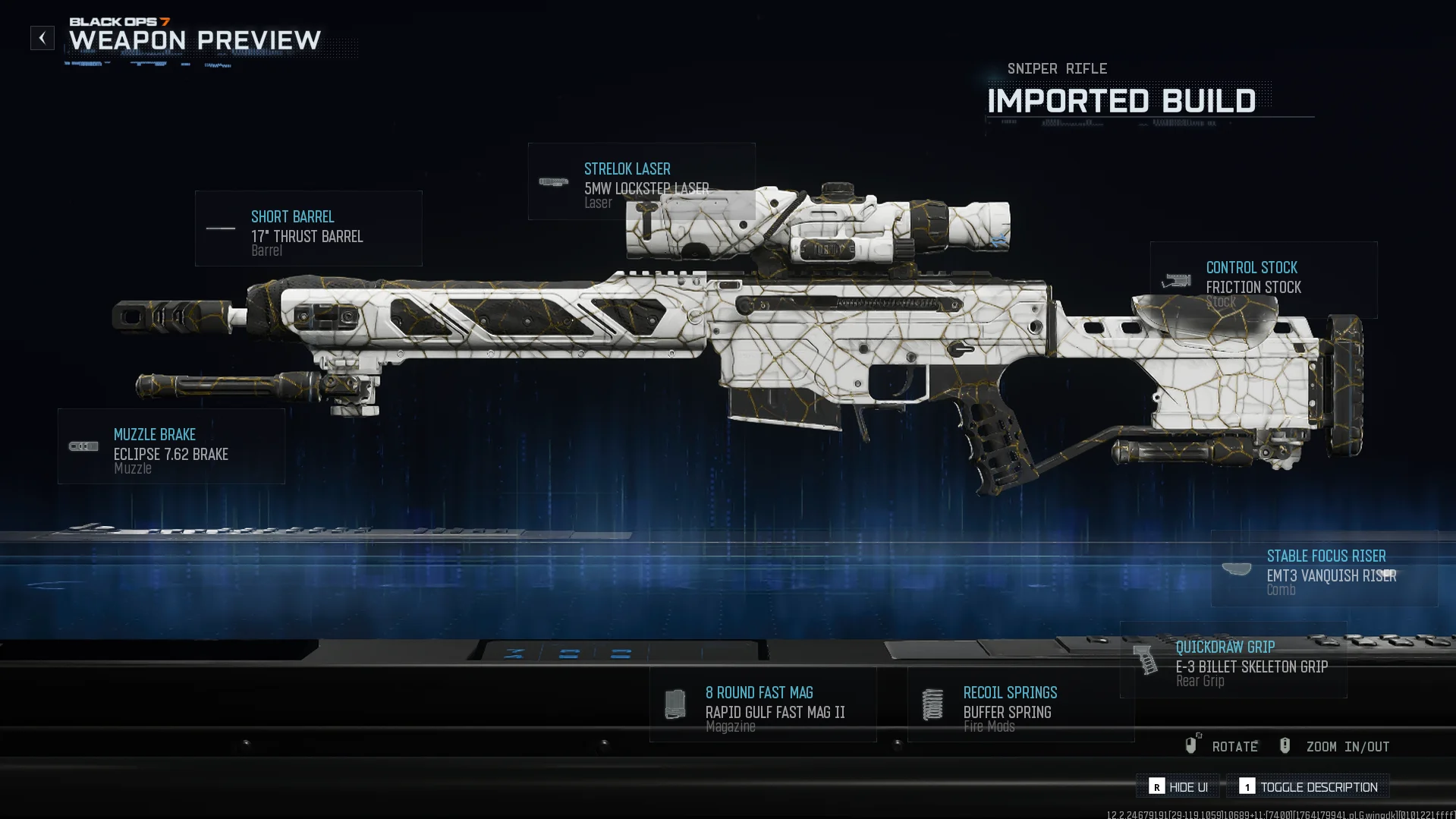Open the Stable Focus Riser card
The width and height of the screenshot is (1456, 819).
pyautogui.click(x=1324, y=569)
